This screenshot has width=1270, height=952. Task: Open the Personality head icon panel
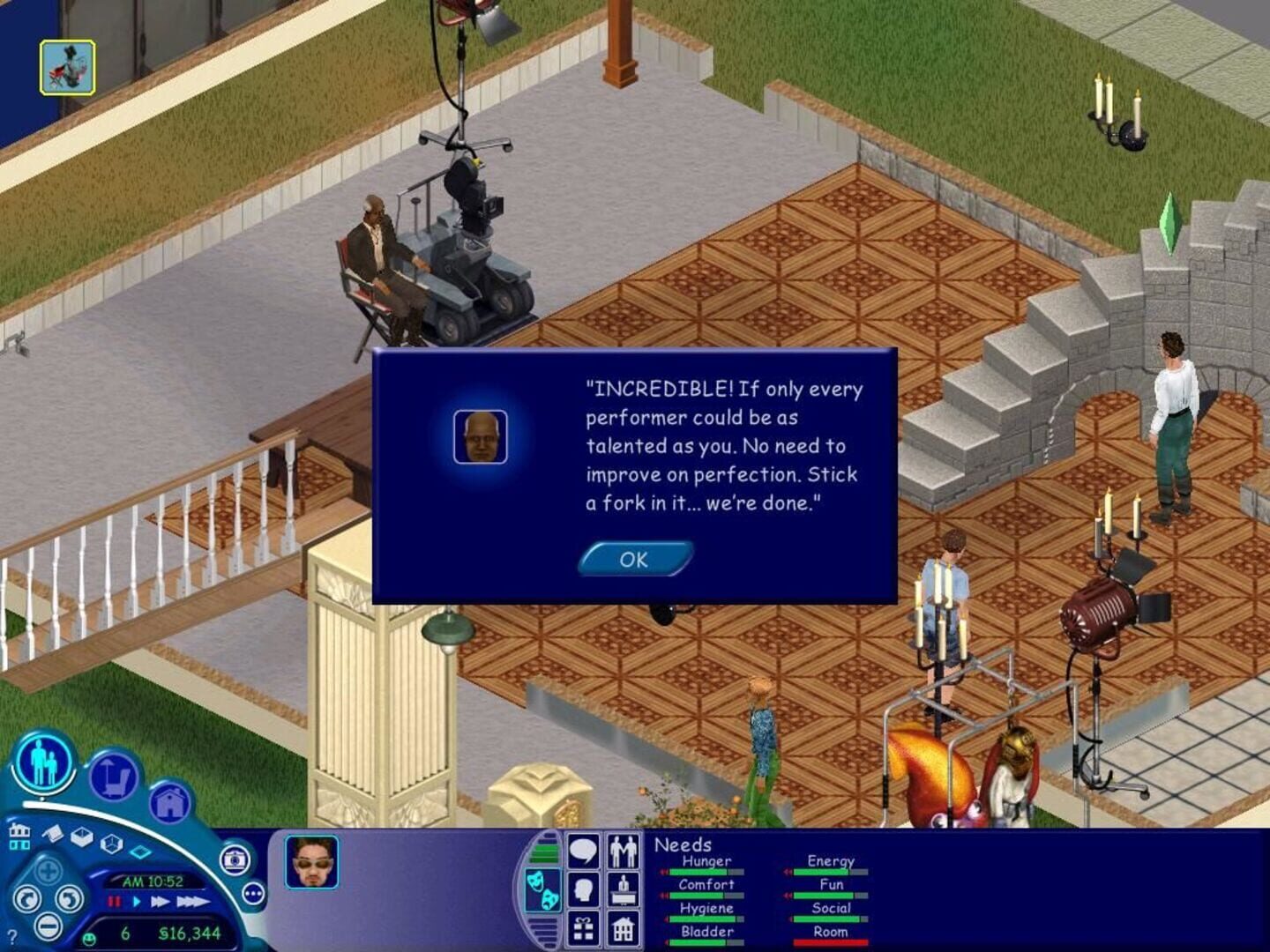coord(582,888)
